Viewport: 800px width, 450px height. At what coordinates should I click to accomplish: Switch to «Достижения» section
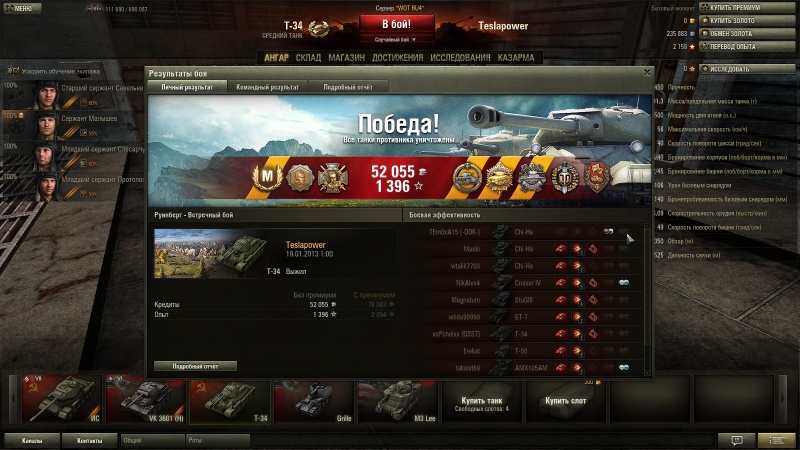point(397,58)
